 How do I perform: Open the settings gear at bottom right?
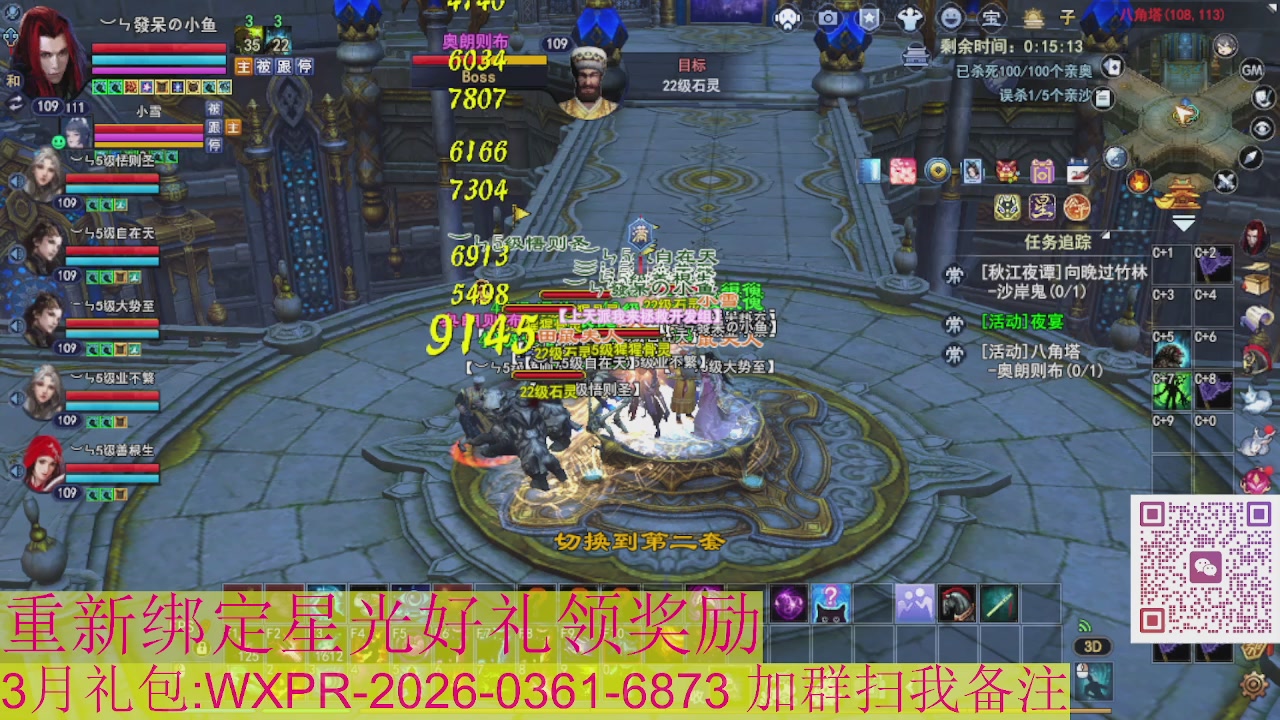point(1254,685)
